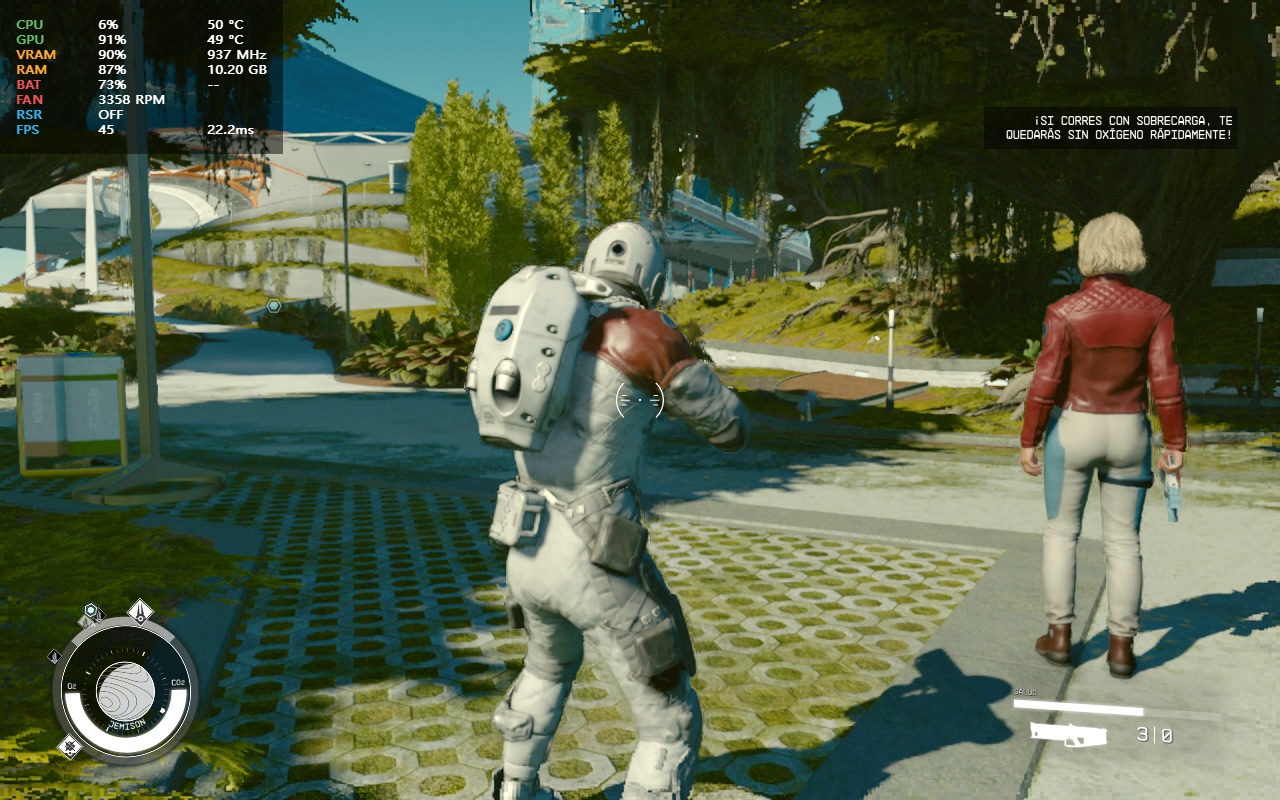Screen dimensions: 1280x800
Task: Click the Jemison planet compass dial
Action: coord(125,689)
